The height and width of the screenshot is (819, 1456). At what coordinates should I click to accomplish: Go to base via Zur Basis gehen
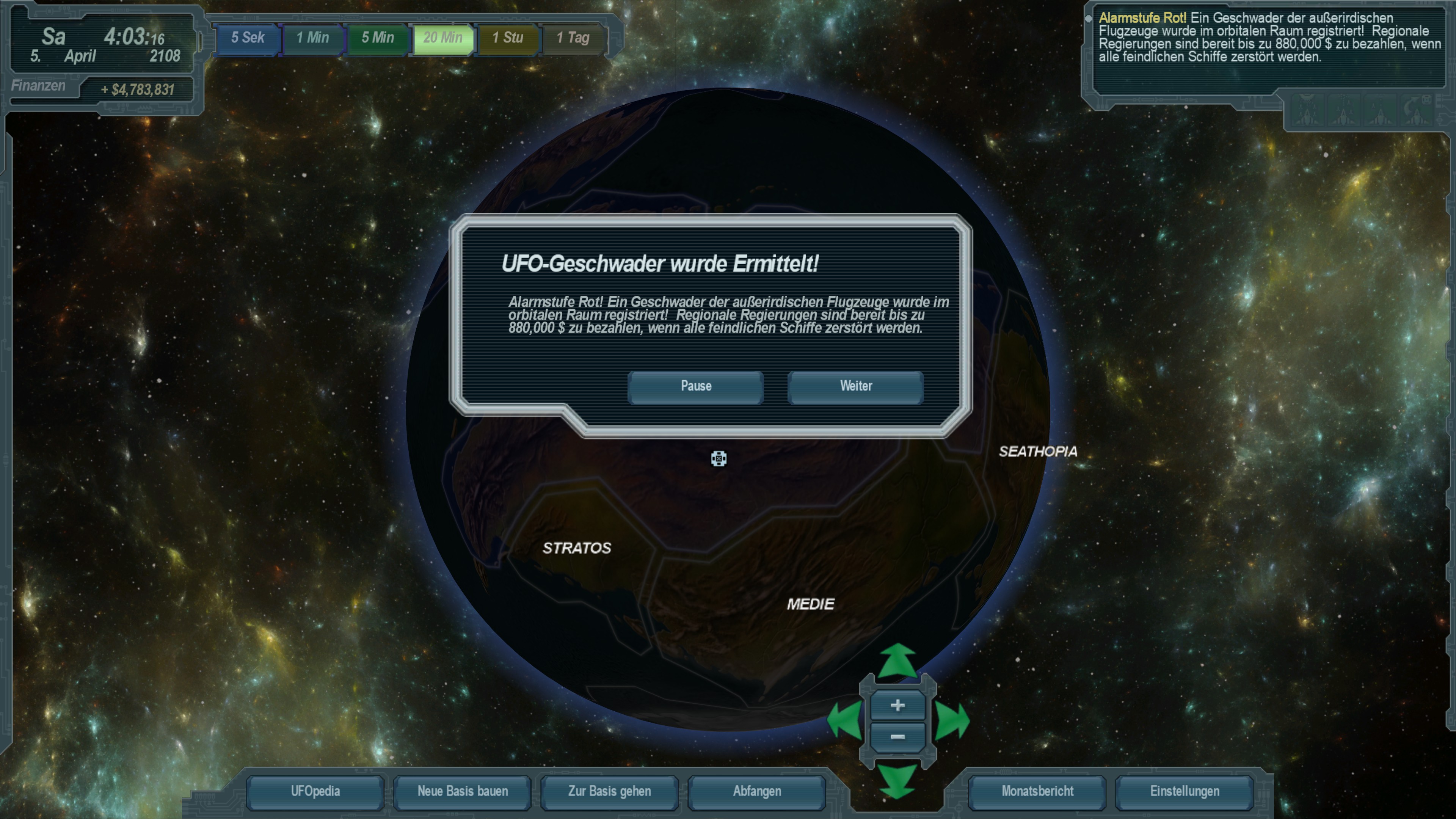point(609,791)
